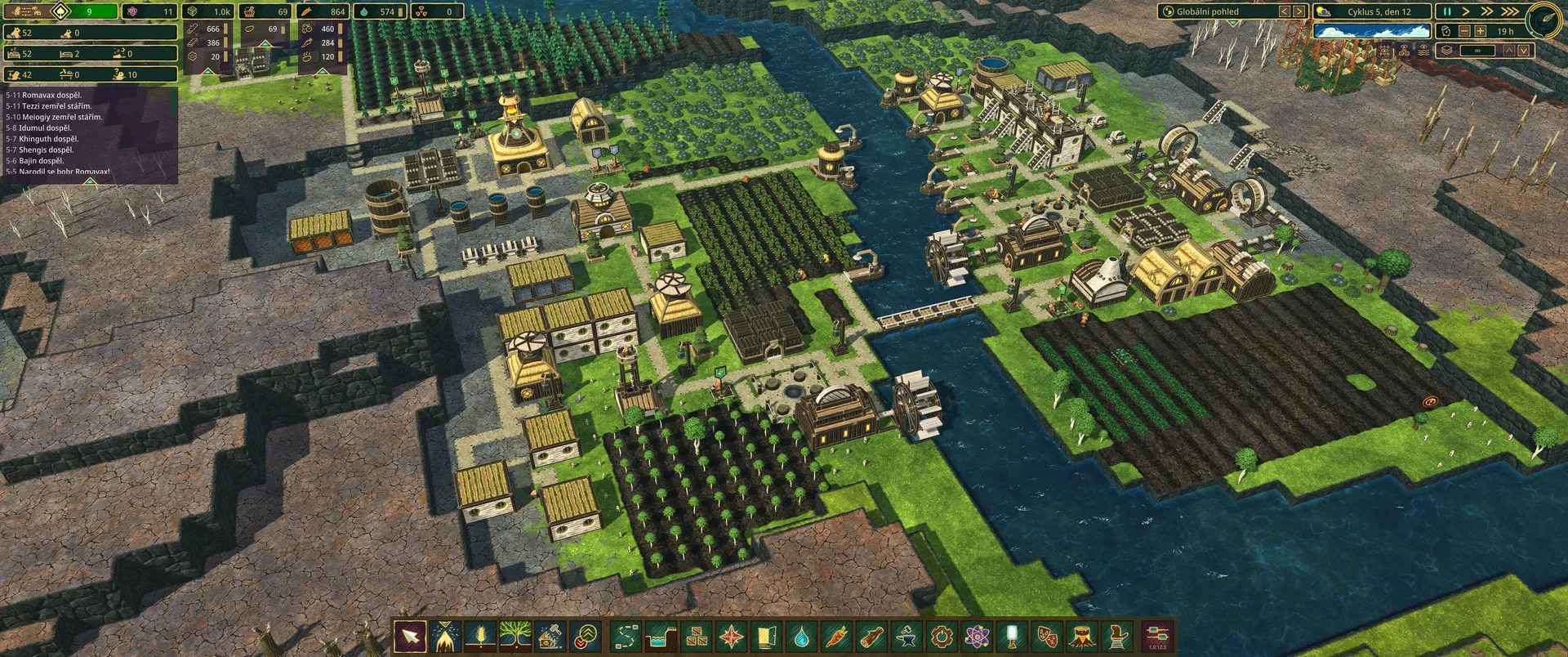Image resolution: width=1568 pixels, height=657 pixels.
Task: Open the carrot food building category
Action: (837, 636)
